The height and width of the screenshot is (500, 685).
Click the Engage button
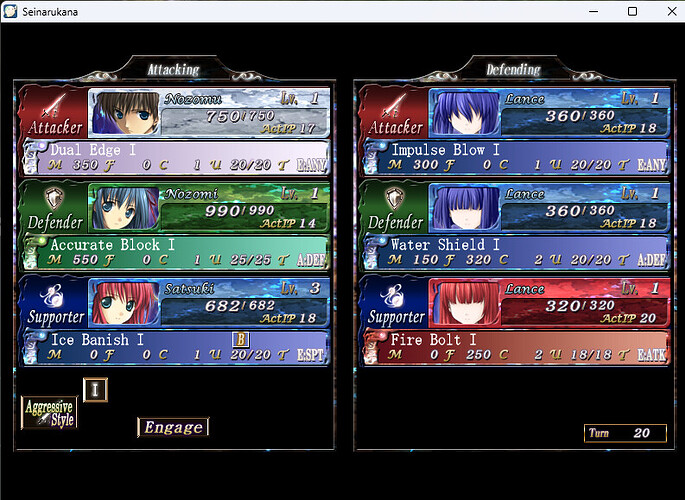tap(173, 427)
